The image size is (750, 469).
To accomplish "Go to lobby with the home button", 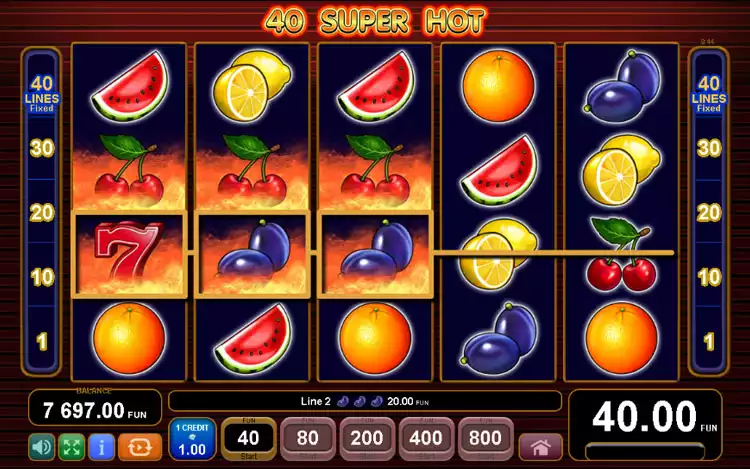I will [x=540, y=446].
